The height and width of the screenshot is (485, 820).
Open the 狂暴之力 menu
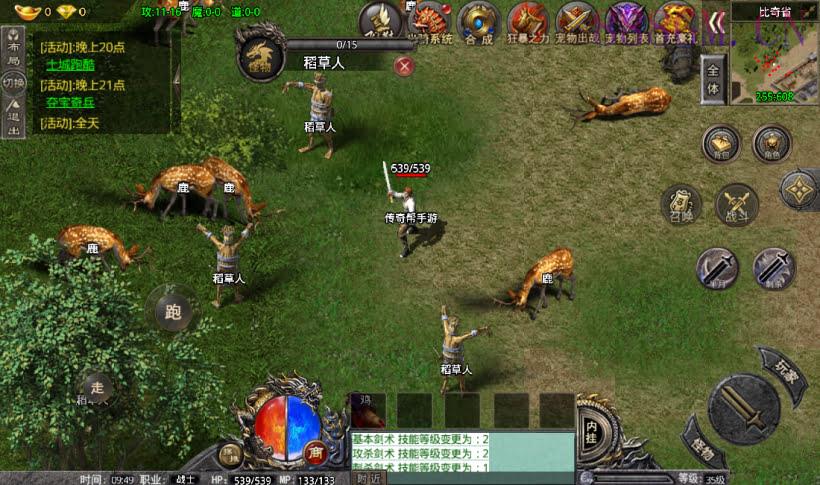pos(528,22)
